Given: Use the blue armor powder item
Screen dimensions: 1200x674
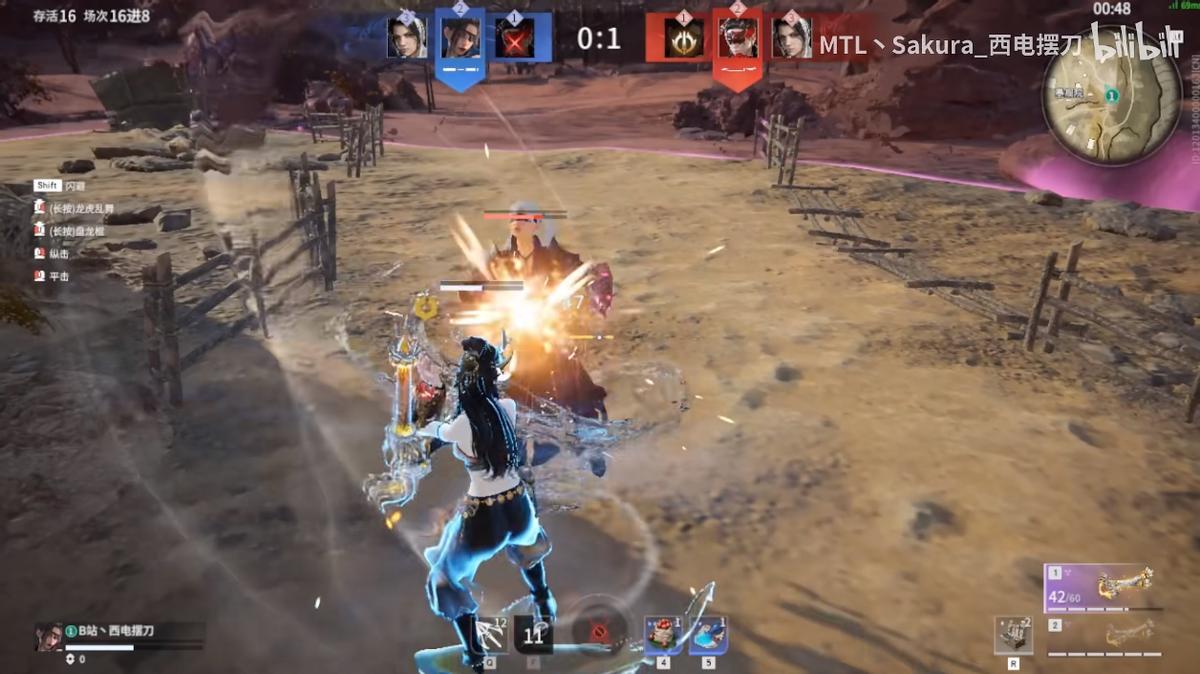Looking at the screenshot, I should 708,635.
